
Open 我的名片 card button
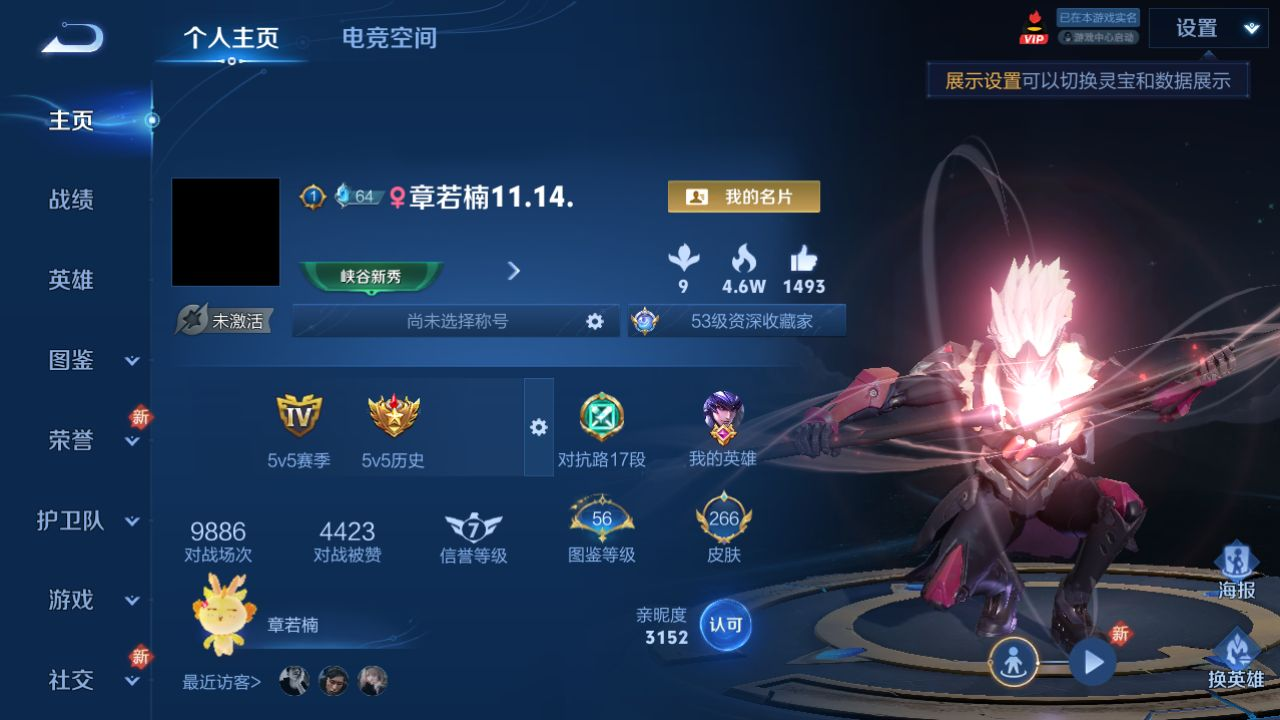tap(743, 197)
